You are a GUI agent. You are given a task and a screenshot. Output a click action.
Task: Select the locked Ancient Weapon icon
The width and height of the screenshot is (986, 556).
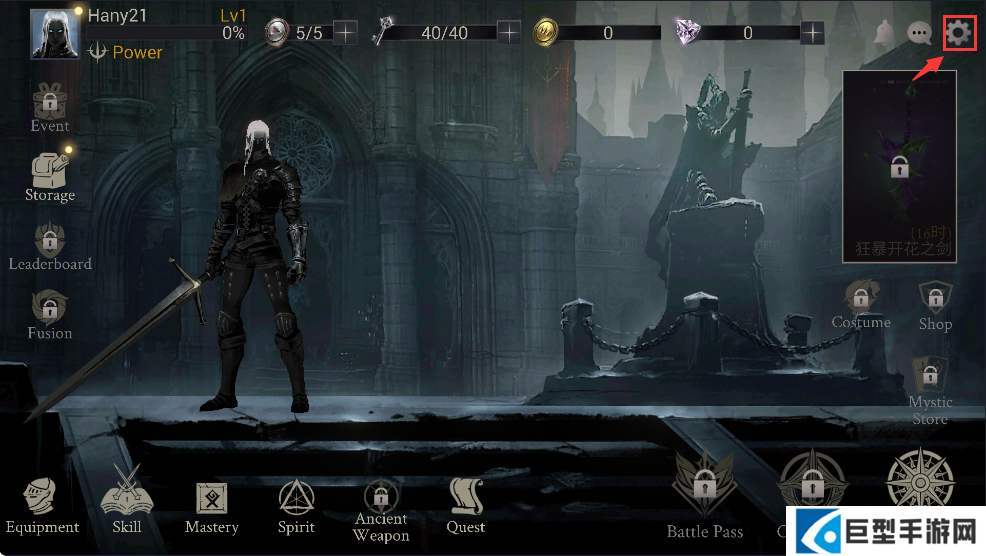[381, 497]
